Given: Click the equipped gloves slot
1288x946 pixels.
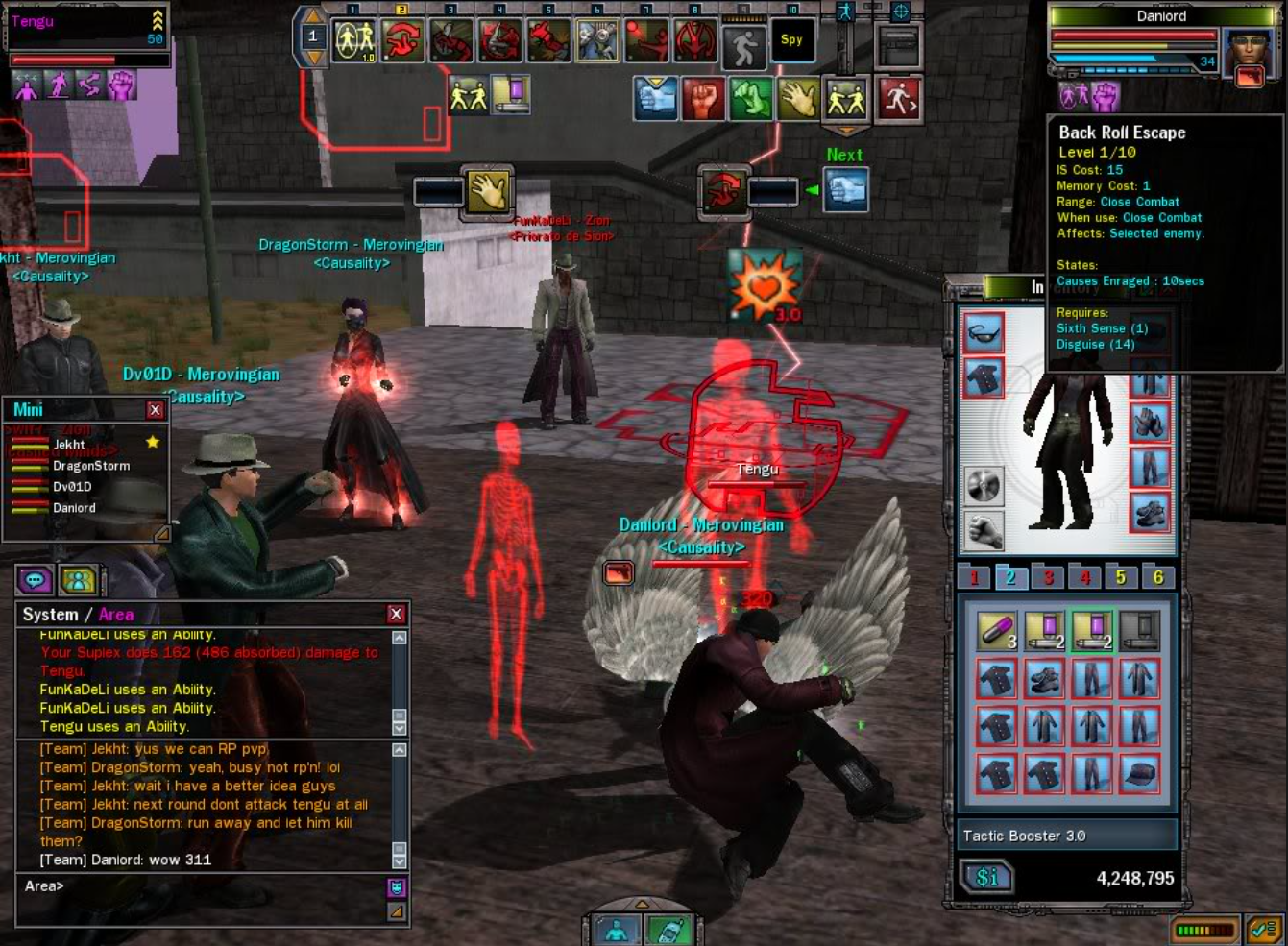Looking at the screenshot, I should [1149, 422].
